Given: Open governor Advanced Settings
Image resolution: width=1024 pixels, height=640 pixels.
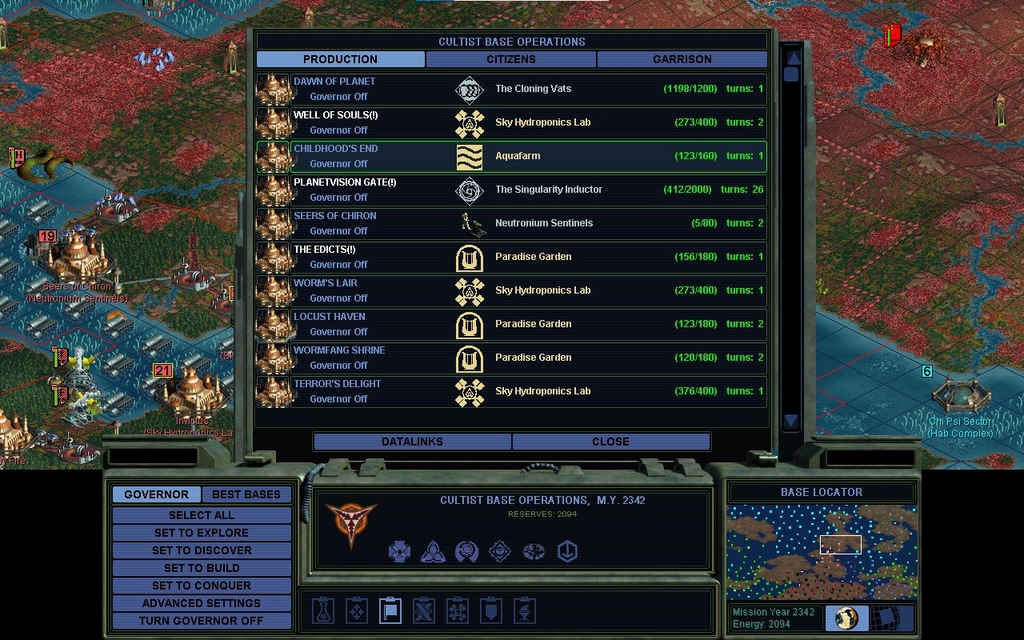Looking at the screenshot, I should tap(201, 603).
